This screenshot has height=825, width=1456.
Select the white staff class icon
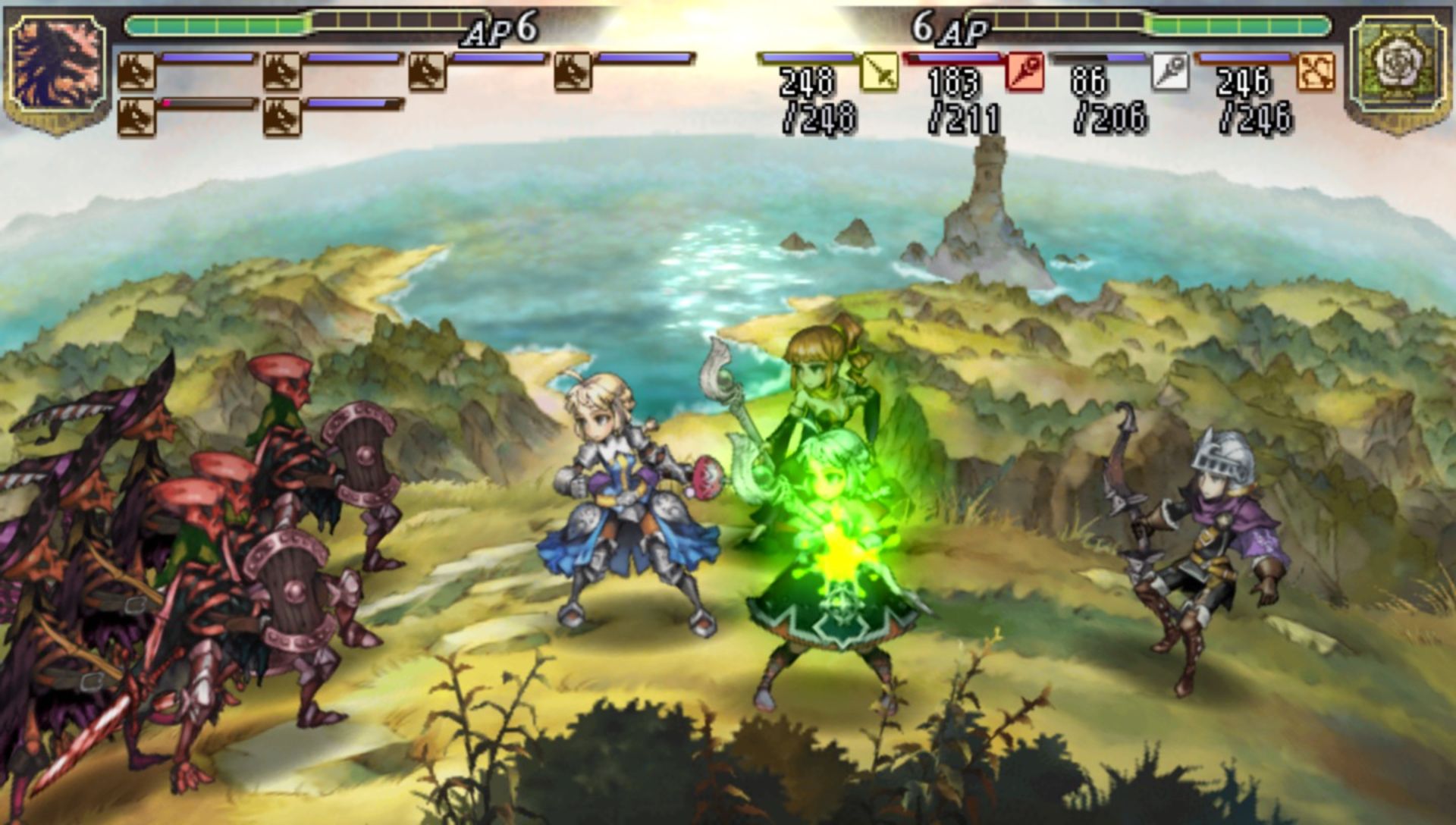[x=1170, y=73]
